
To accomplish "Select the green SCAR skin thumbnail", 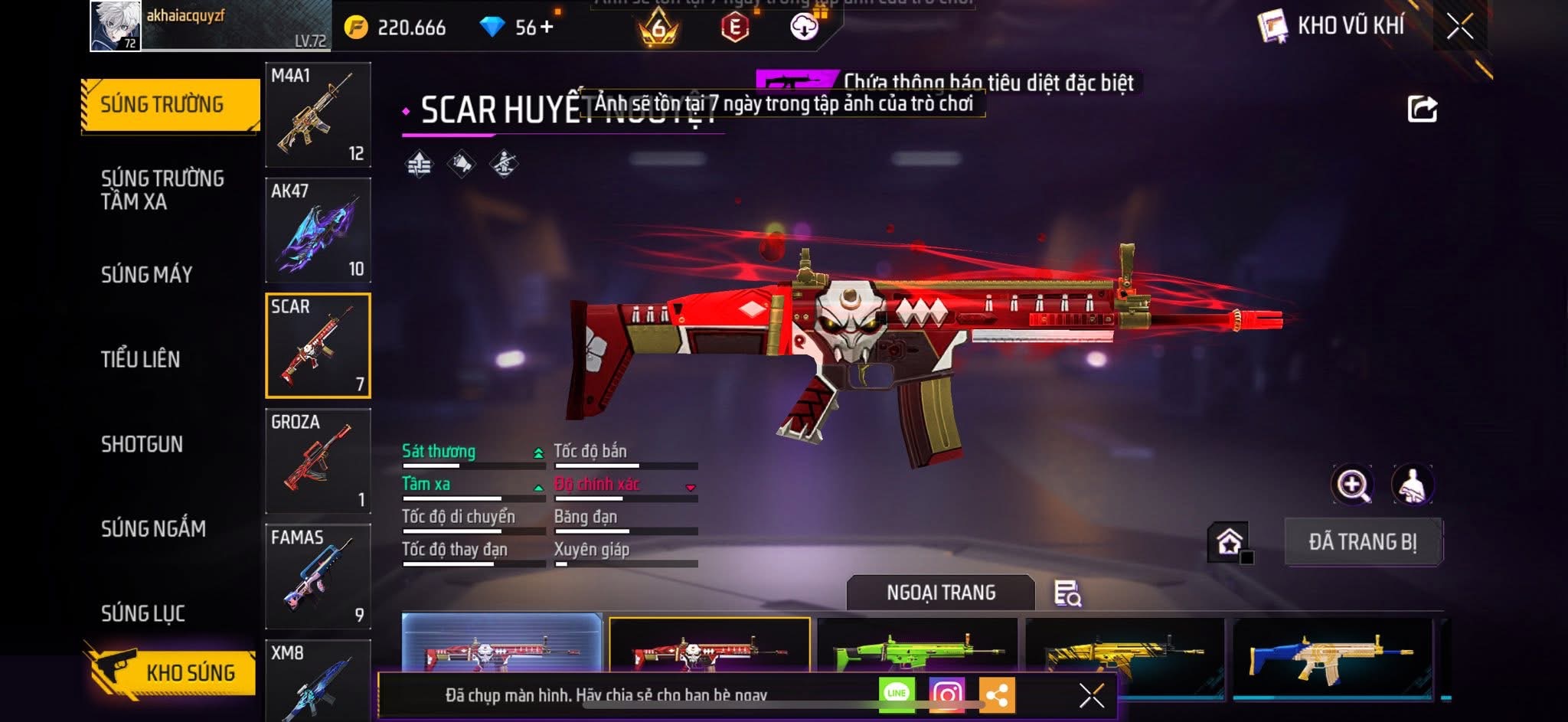I will (x=917, y=651).
